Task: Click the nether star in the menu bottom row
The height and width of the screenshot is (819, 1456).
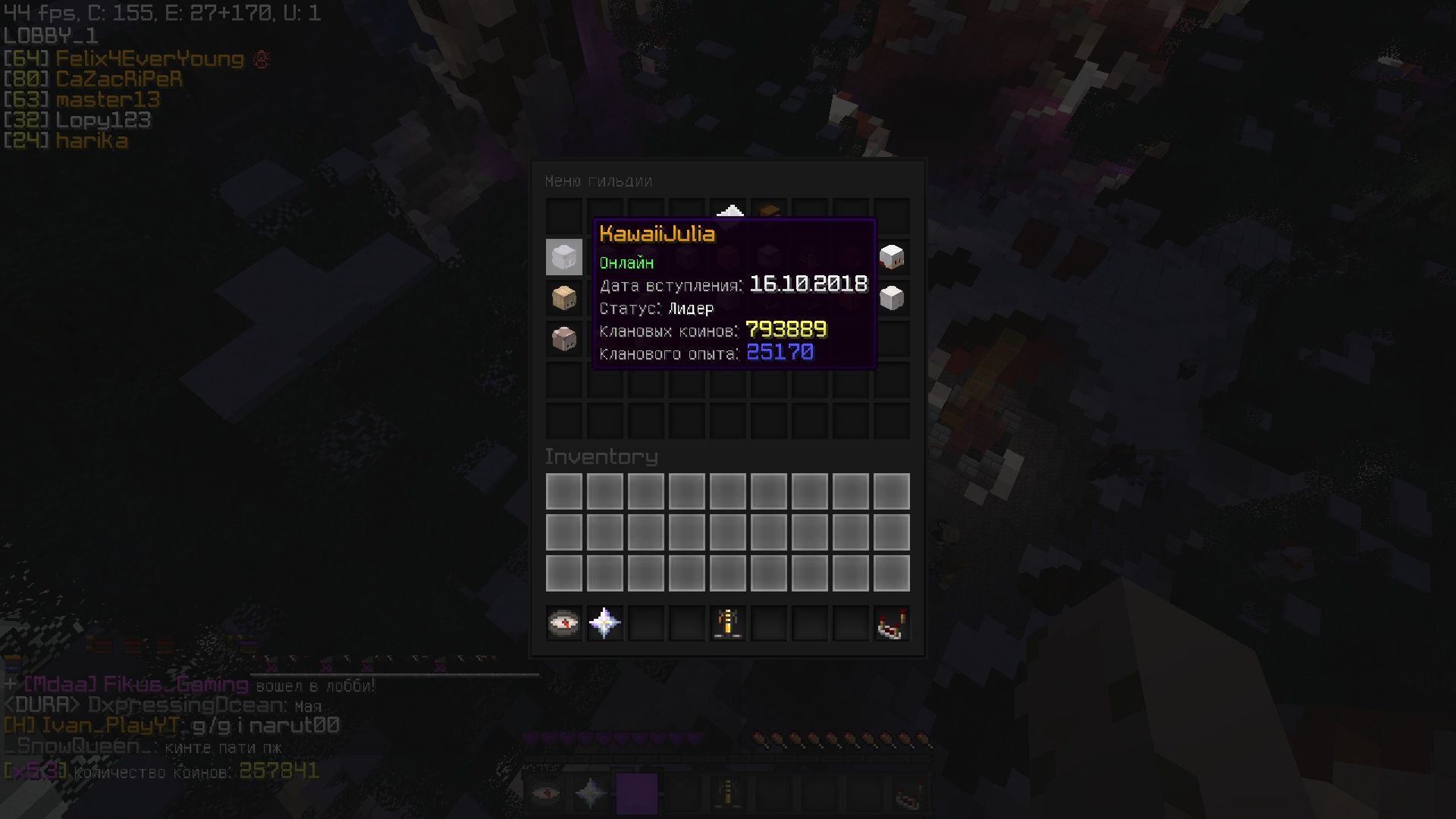Action: point(604,623)
